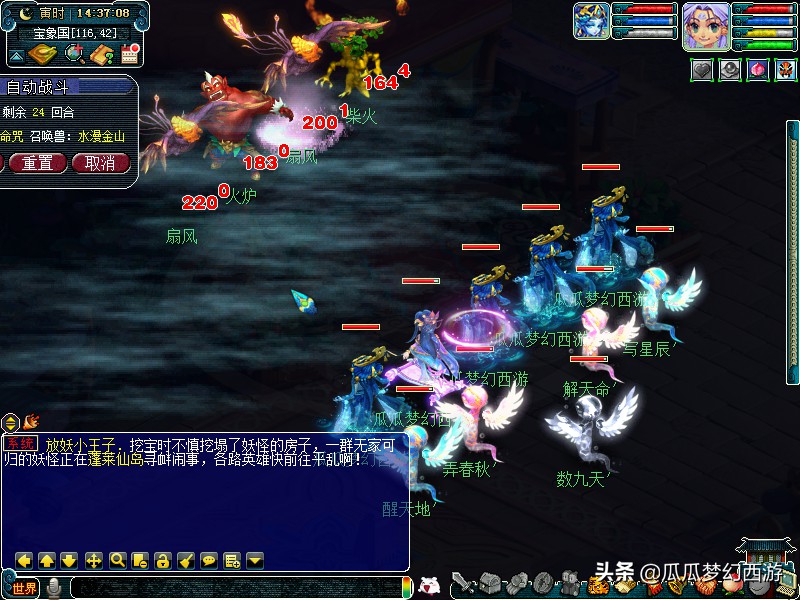Image resolution: width=800 pixels, height=600 pixels.
Task: Activate the voice microphone icon
Action: coord(54,588)
